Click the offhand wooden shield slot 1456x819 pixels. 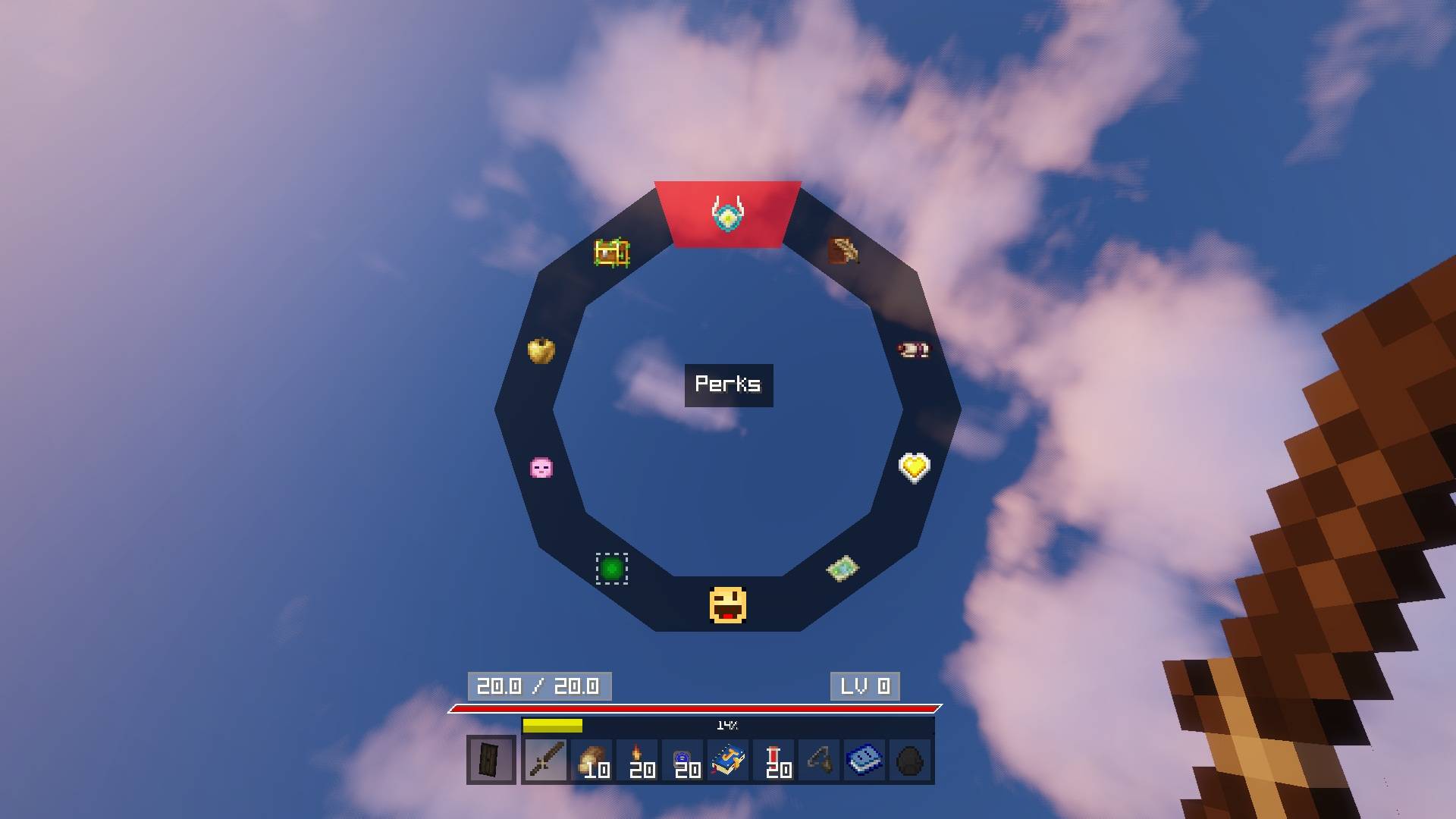click(x=491, y=760)
